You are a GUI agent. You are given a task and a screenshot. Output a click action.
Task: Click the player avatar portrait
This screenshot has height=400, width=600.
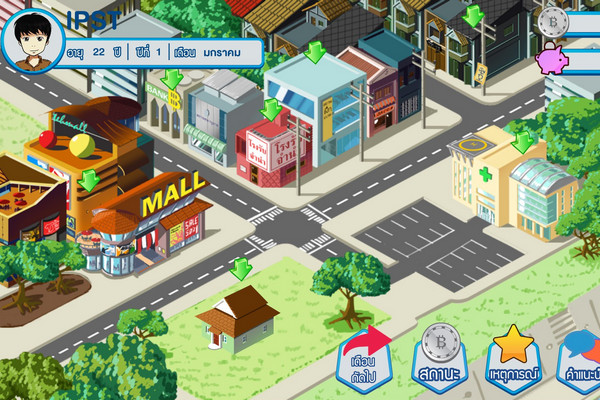pyautogui.click(x=34, y=38)
